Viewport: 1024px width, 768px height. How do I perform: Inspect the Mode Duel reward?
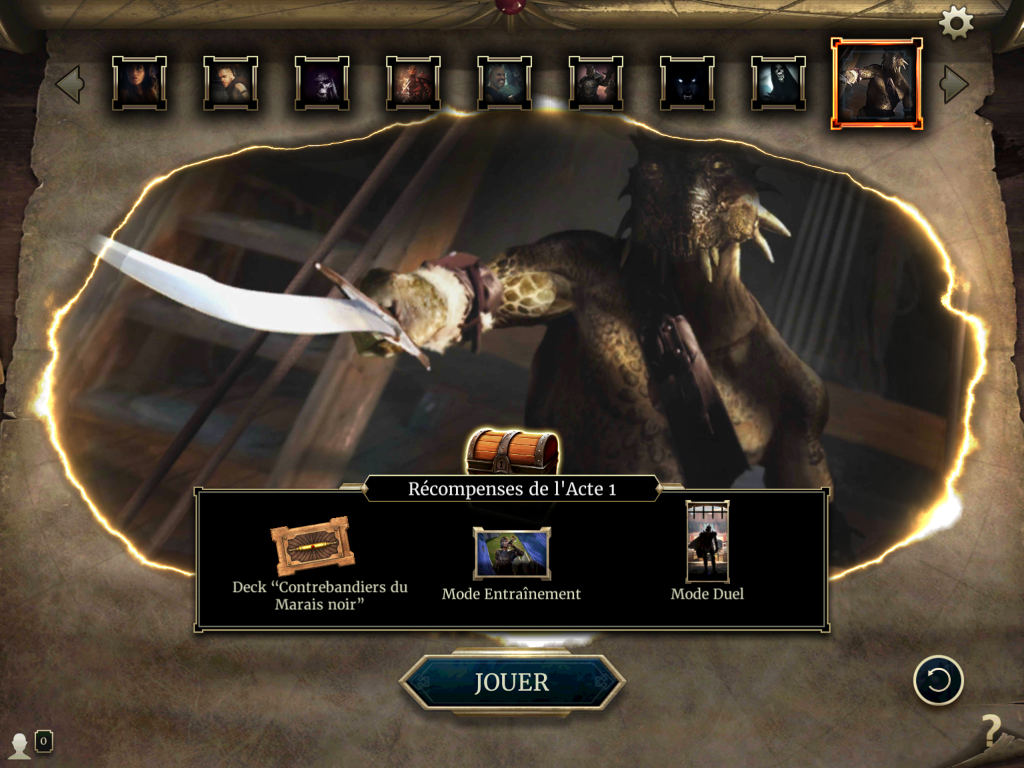(707, 542)
